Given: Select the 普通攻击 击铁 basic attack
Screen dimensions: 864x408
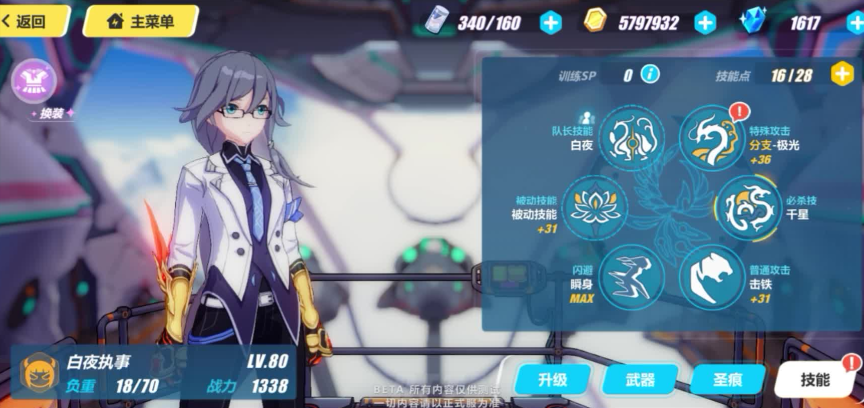Looking at the screenshot, I should [712, 274].
